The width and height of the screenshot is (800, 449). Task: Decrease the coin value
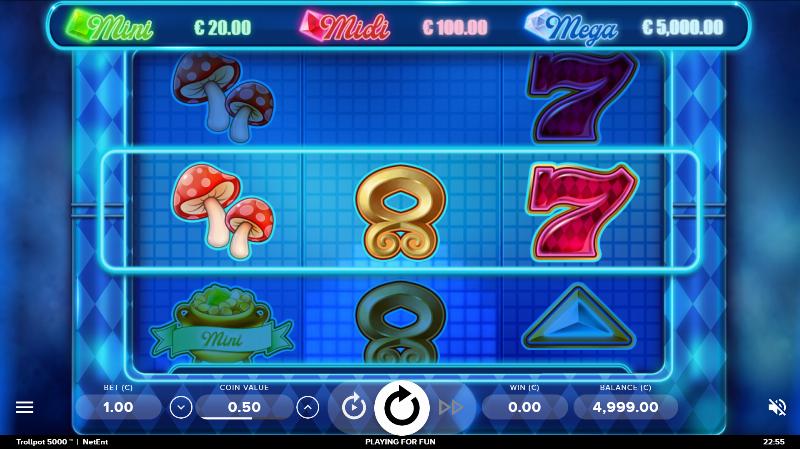[181, 407]
